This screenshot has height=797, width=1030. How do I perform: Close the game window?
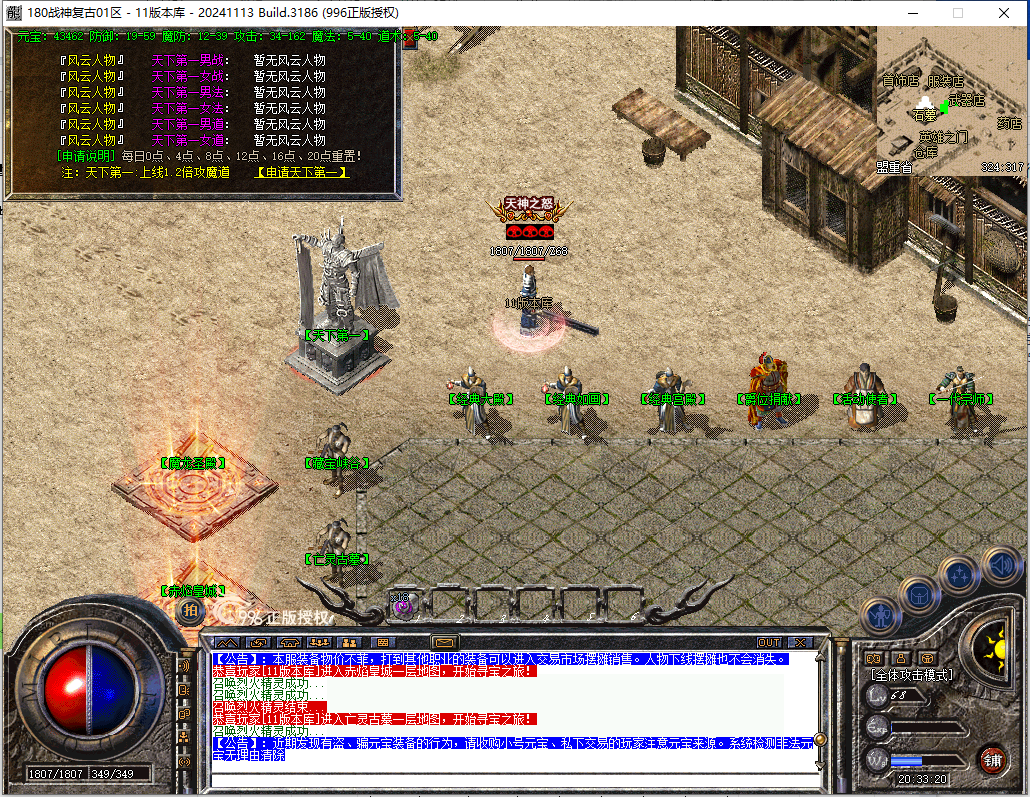(x=1004, y=13)
